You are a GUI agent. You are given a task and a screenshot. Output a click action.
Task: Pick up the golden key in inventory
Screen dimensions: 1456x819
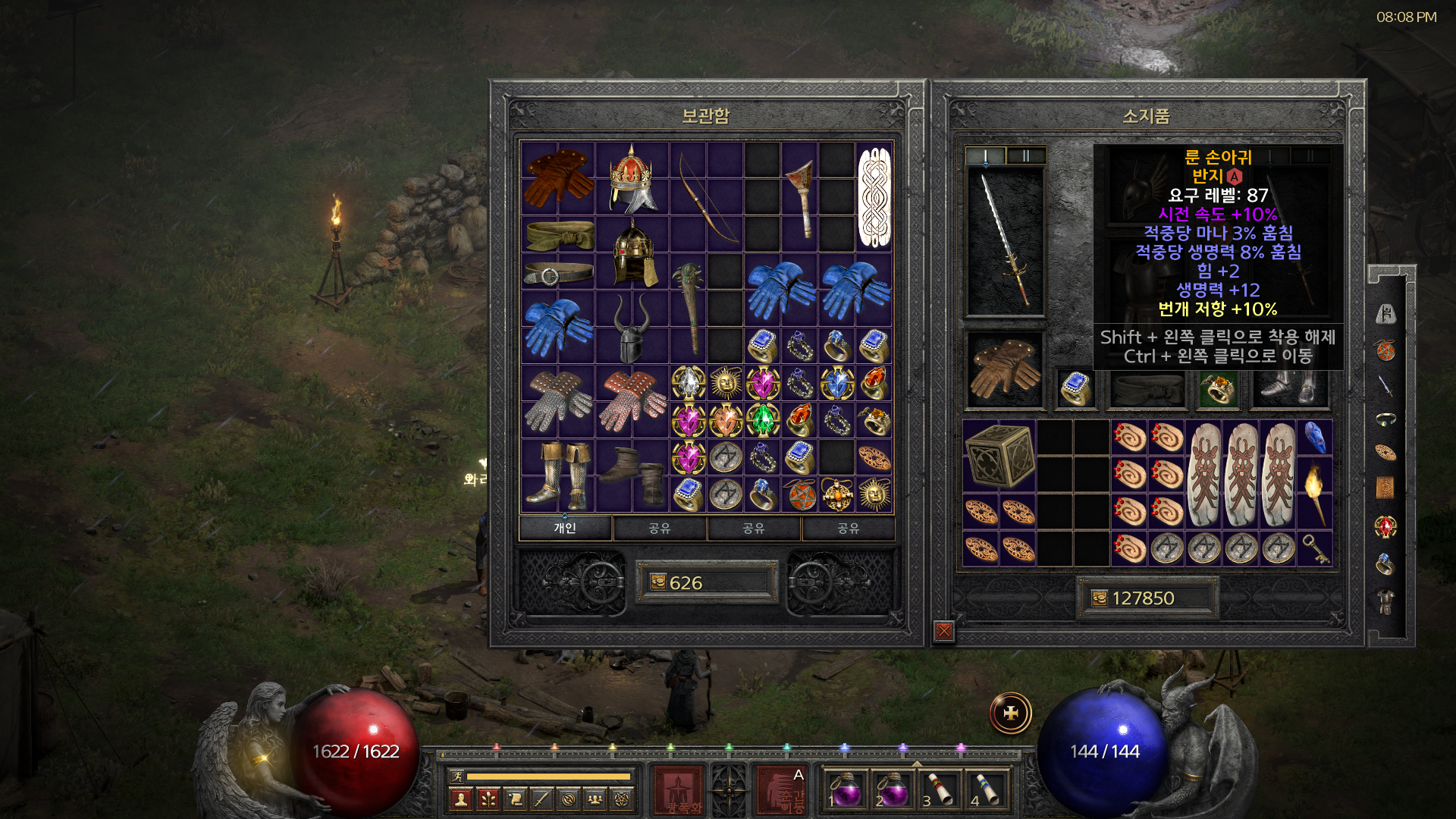(x=1315, y=548)
